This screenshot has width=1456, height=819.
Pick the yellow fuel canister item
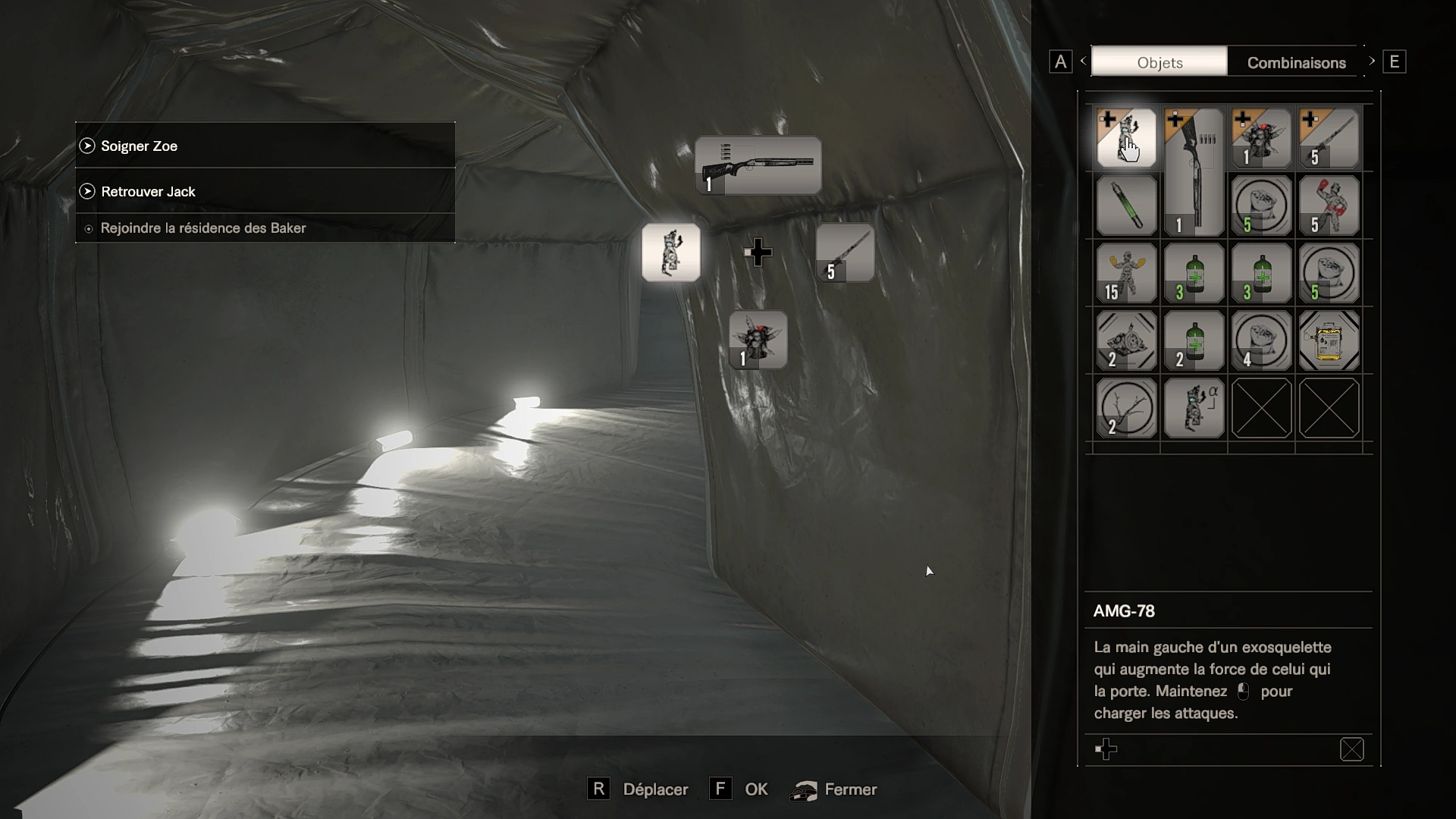click(x=1329, y=340)
